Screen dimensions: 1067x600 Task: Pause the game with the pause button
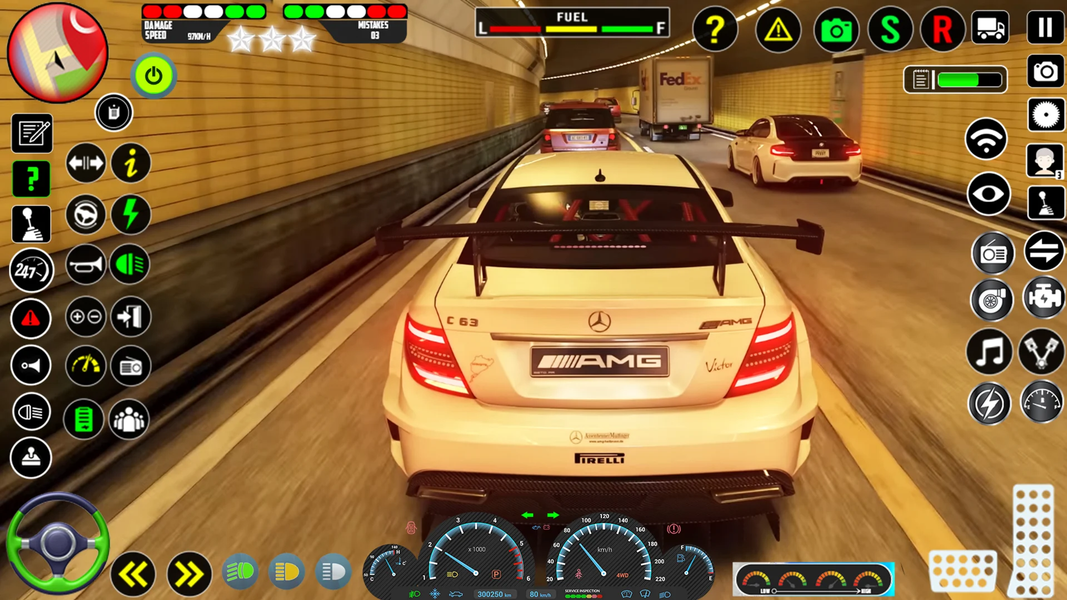[1045, 27]
